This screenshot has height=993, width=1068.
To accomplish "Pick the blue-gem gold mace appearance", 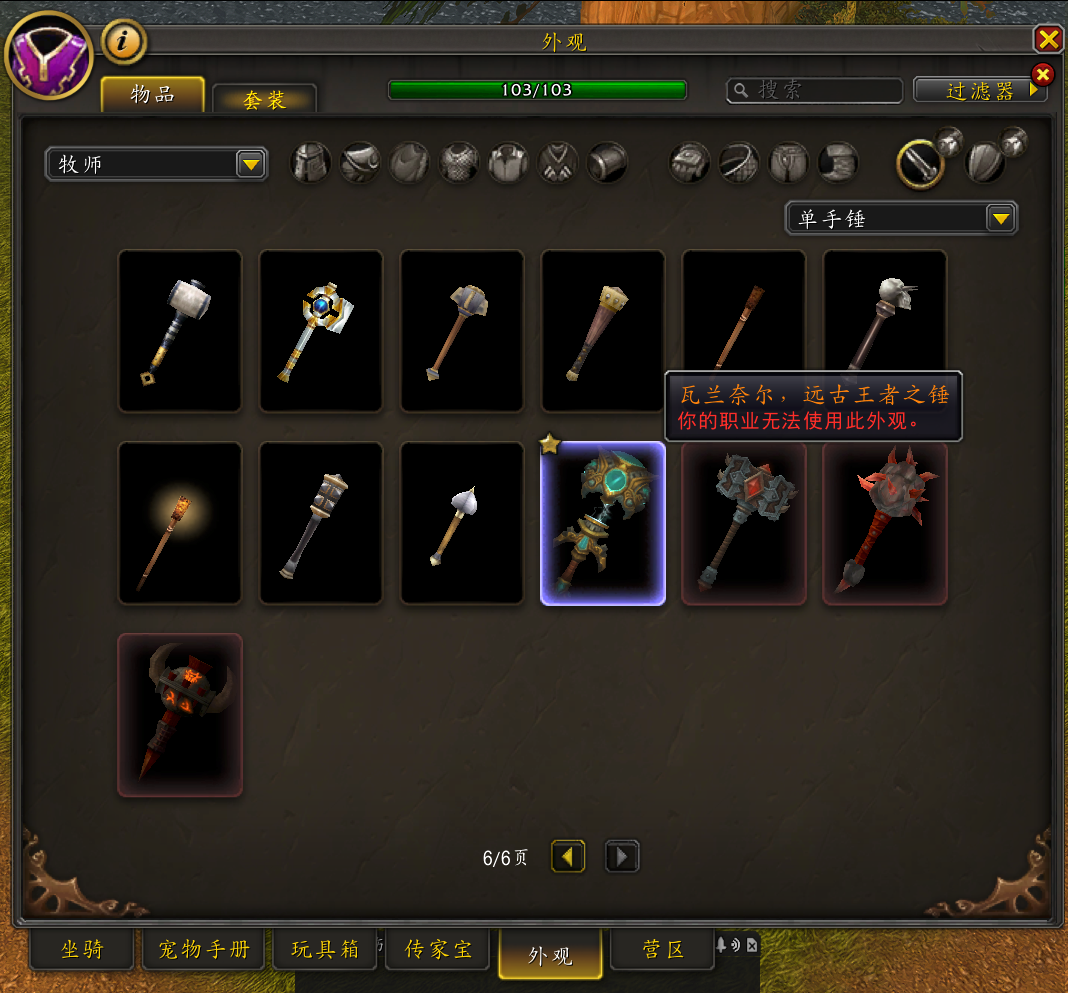I will [x=321, y=330].
